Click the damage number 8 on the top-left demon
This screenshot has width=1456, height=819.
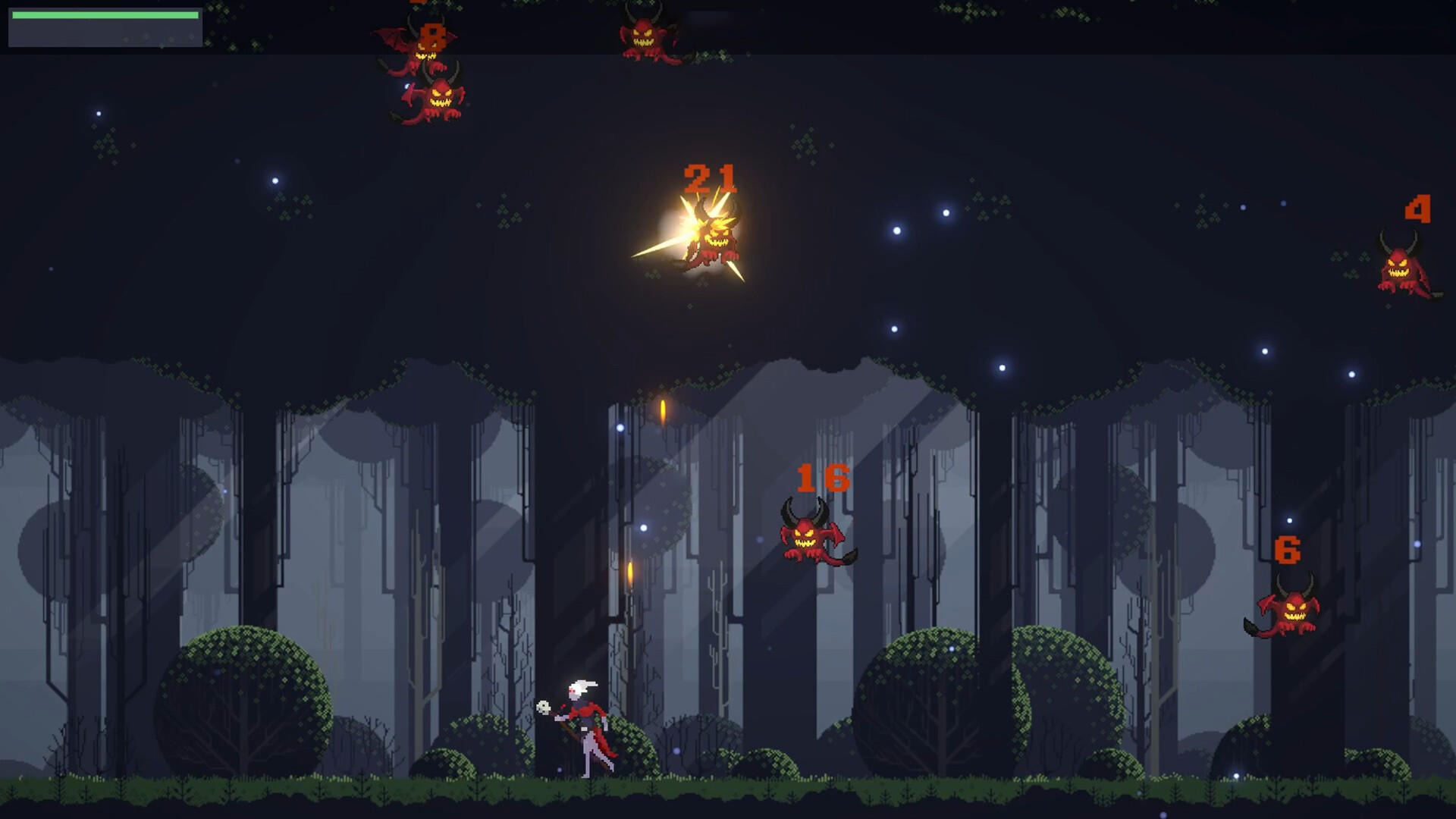pyautogui.click(x=431, y=33)
